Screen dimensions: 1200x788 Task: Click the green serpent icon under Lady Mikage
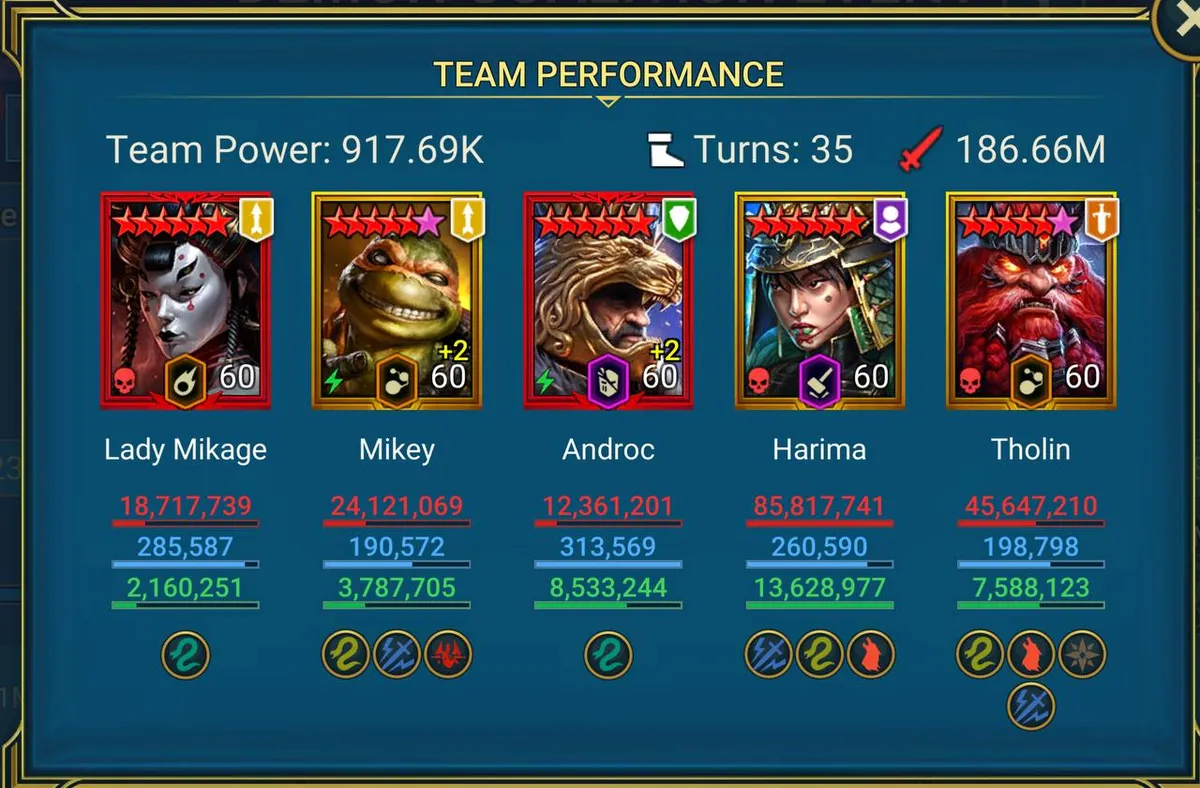coord(186,655)
